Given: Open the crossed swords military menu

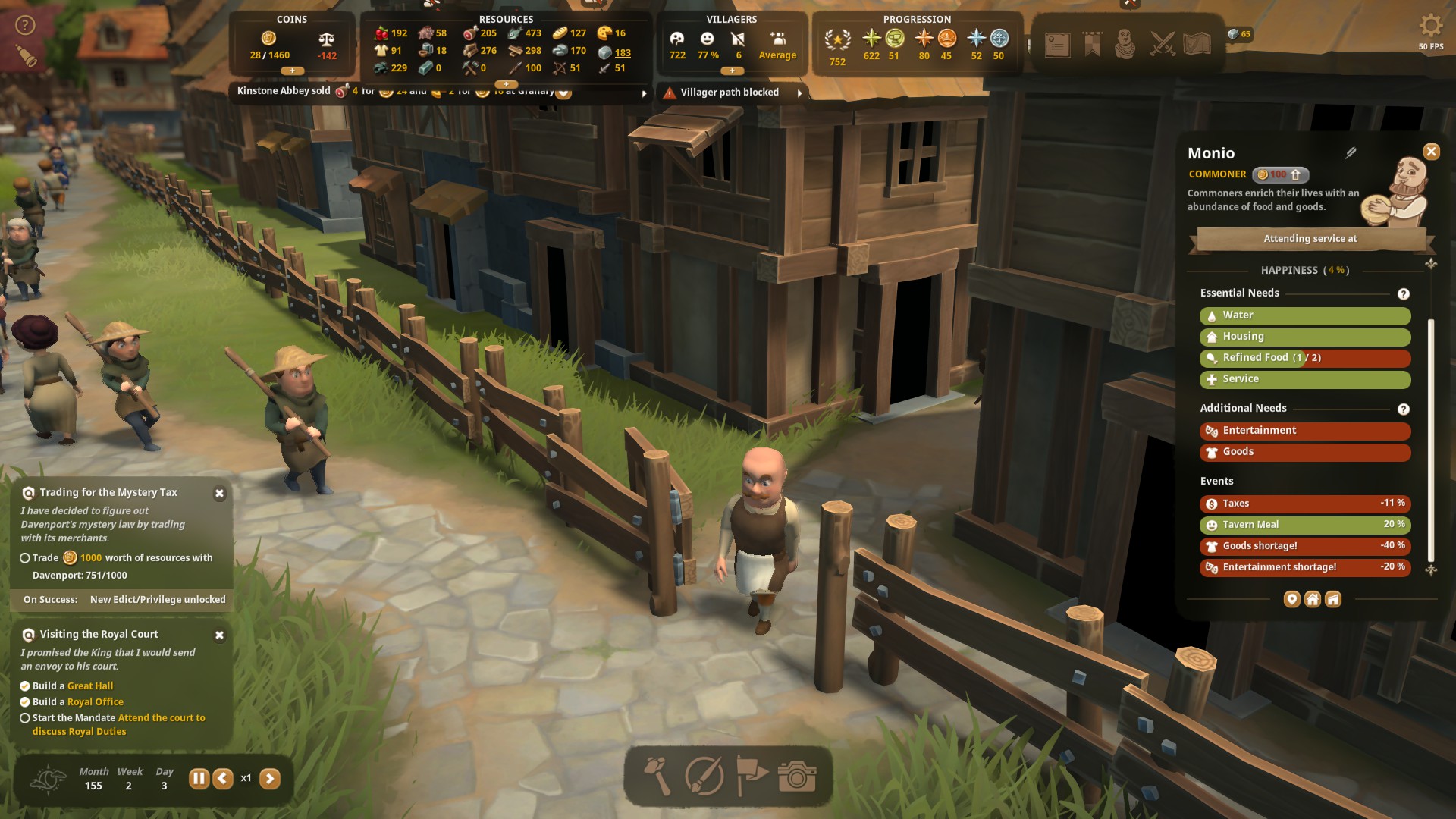Looking at the screenshot, I should tap(1162, 45).
